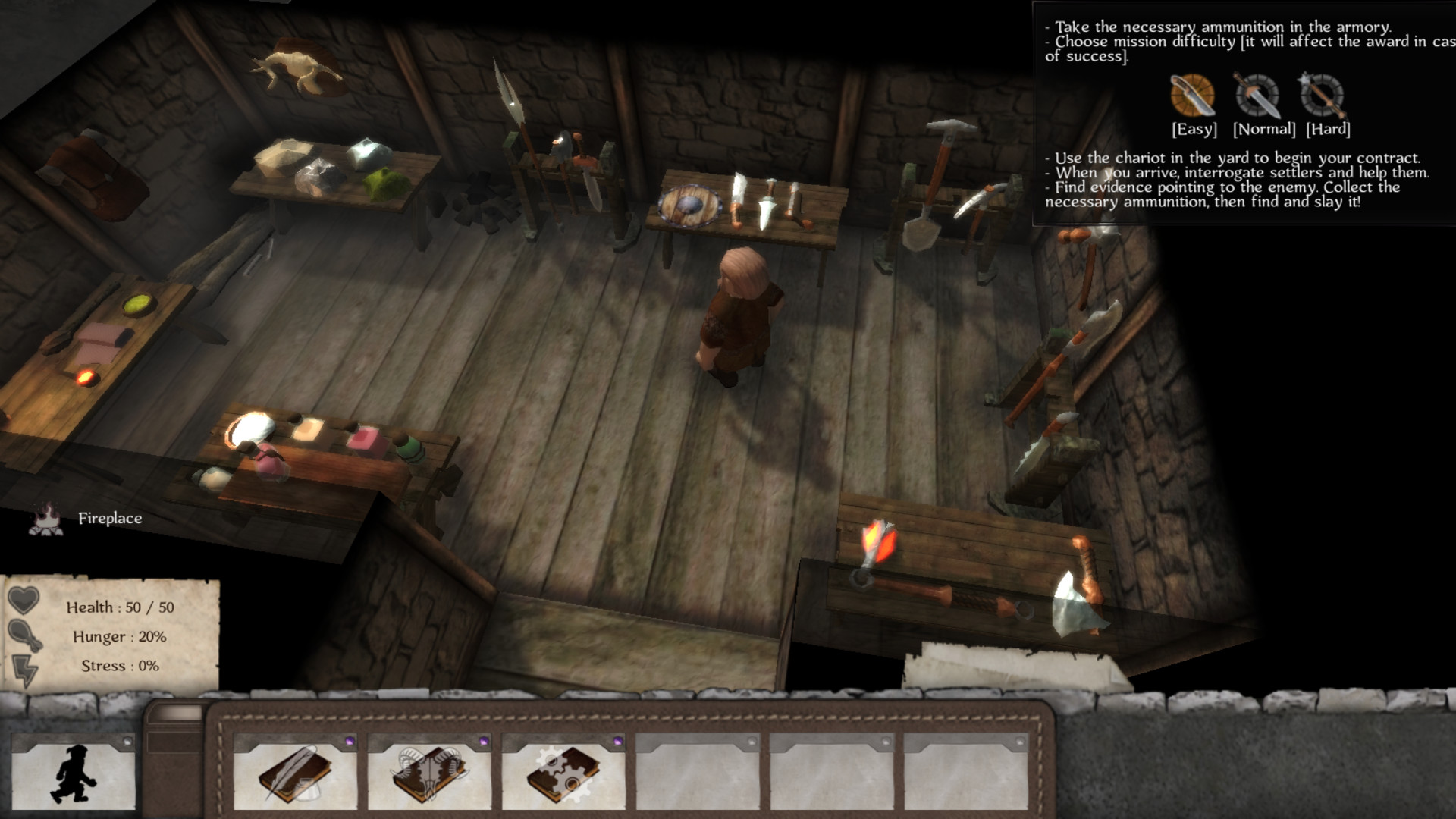
Task: Select the Normal difficulty sword icon
Action: point(1257,96)
